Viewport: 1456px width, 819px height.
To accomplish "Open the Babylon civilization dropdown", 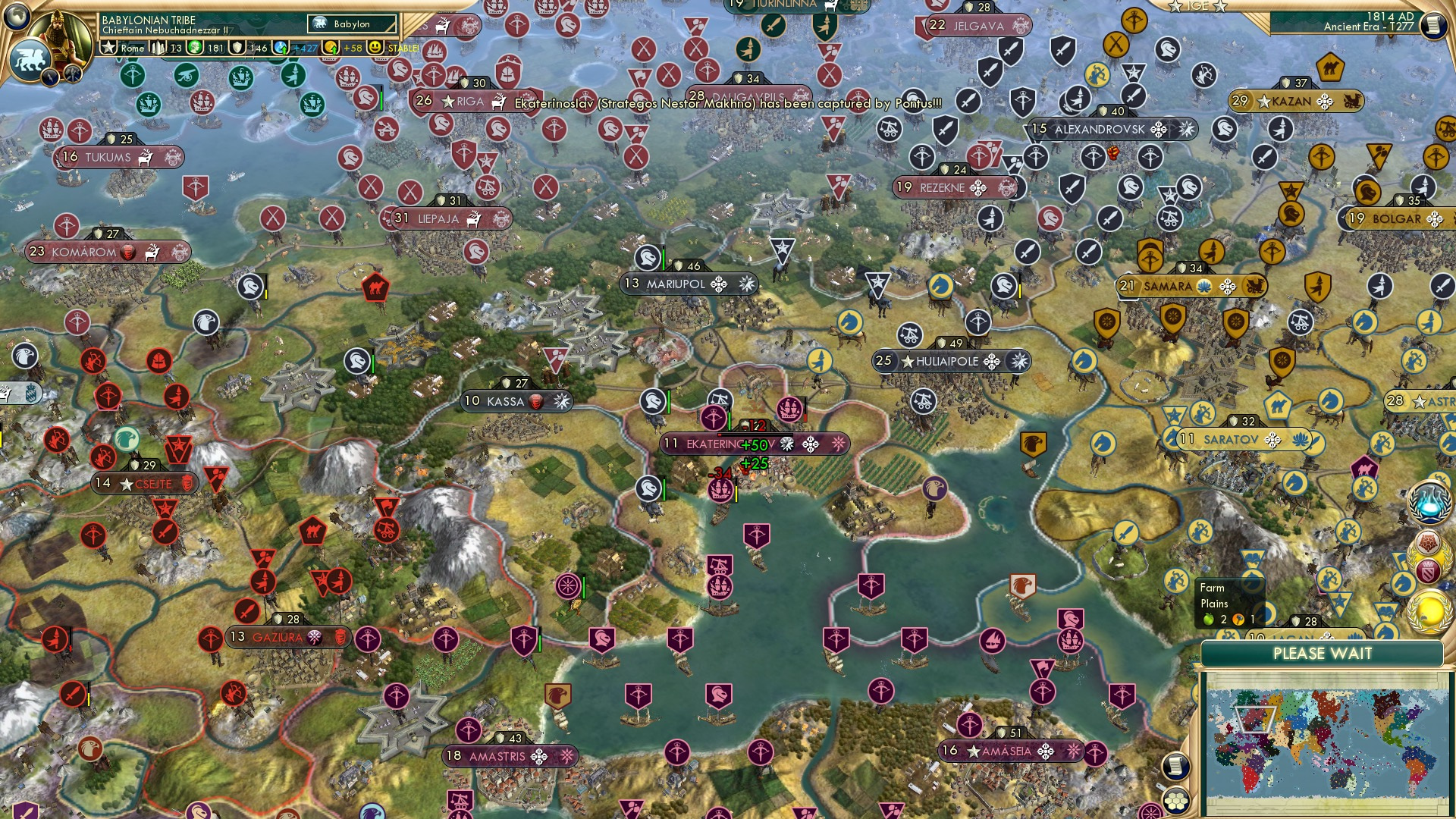I will (x=350, y=24).
